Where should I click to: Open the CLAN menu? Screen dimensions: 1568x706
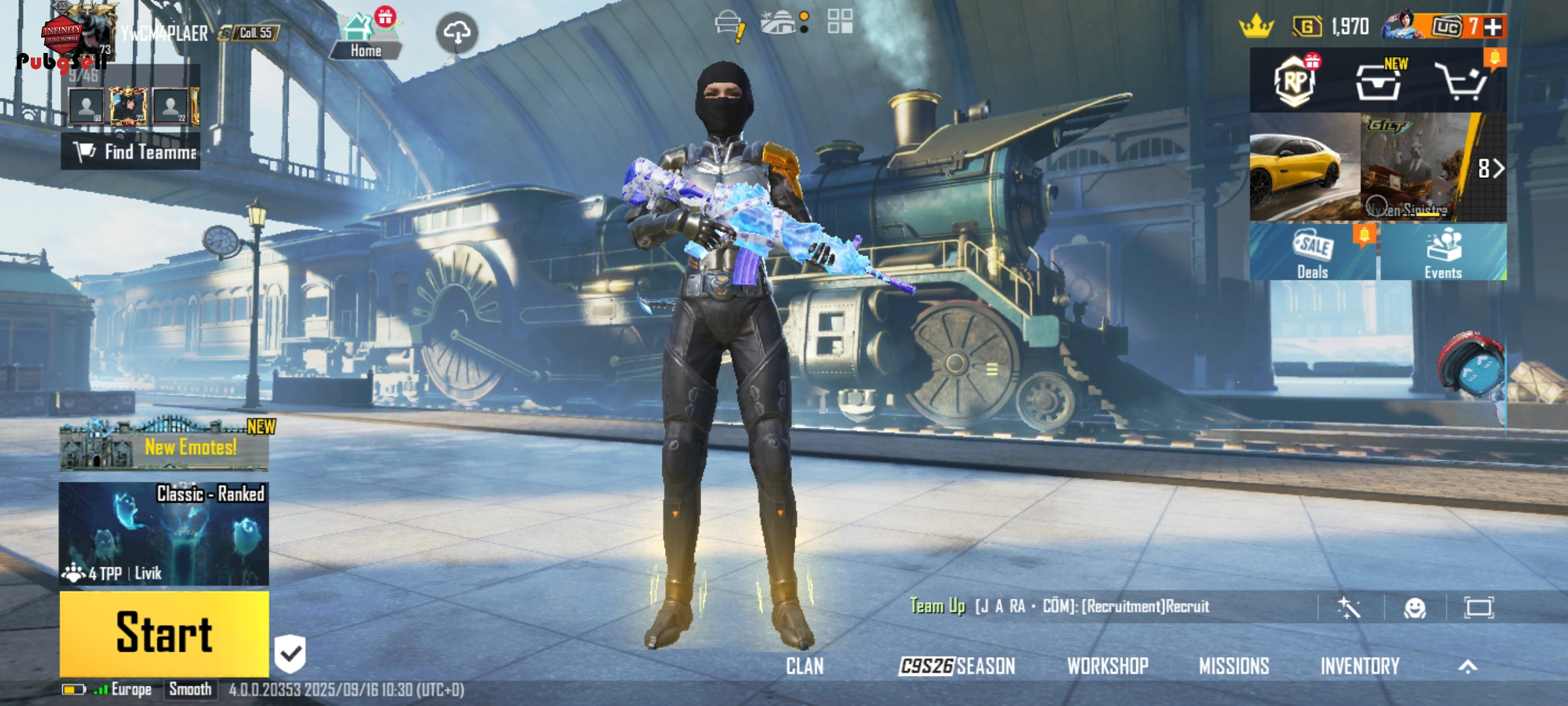tap(804, 666)
